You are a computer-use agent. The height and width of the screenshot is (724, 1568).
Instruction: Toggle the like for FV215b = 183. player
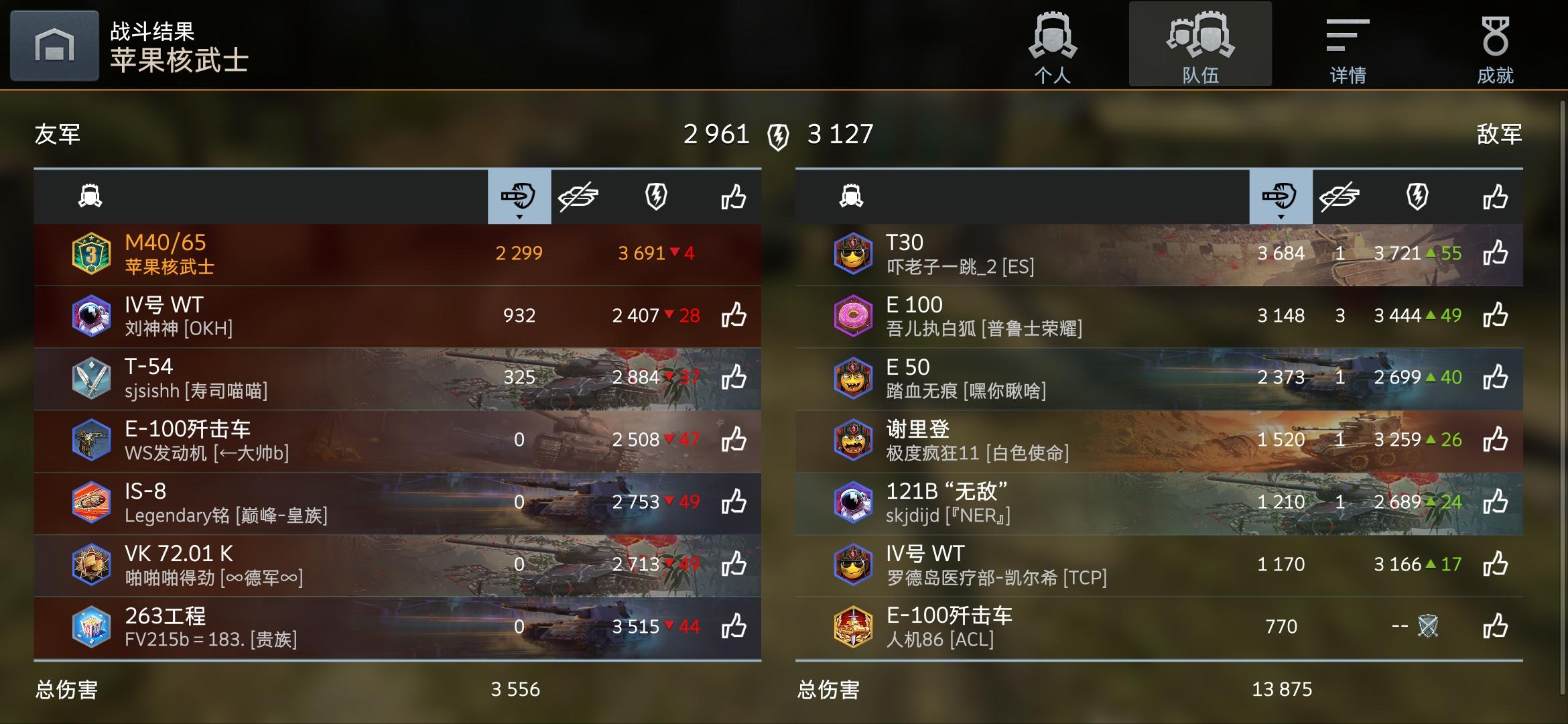pyautogui.click(x=734, y=628)
